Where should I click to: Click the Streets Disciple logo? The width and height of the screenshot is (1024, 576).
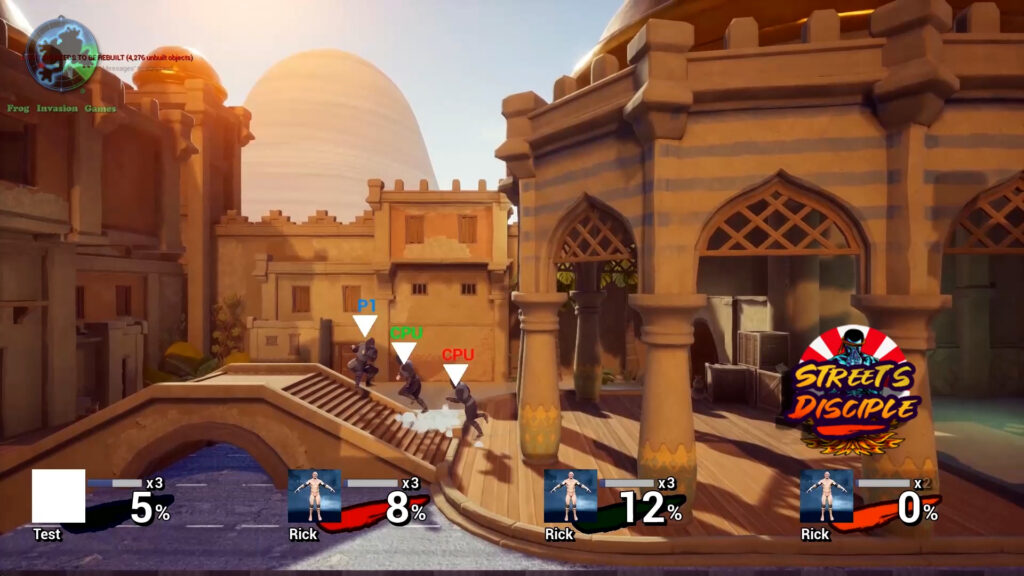coord(854,391)
